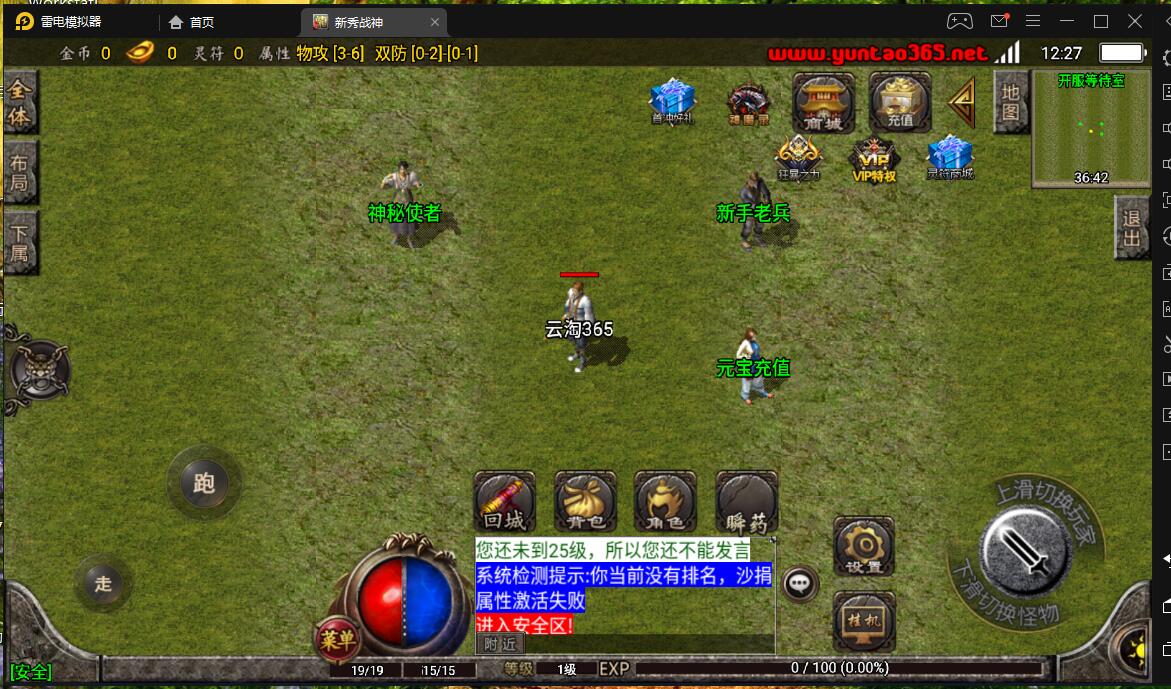Claim the 首冲好礼 first-recharge gift box
Image resolution: width=1171 pixels, height=689 pixels.
672,102
